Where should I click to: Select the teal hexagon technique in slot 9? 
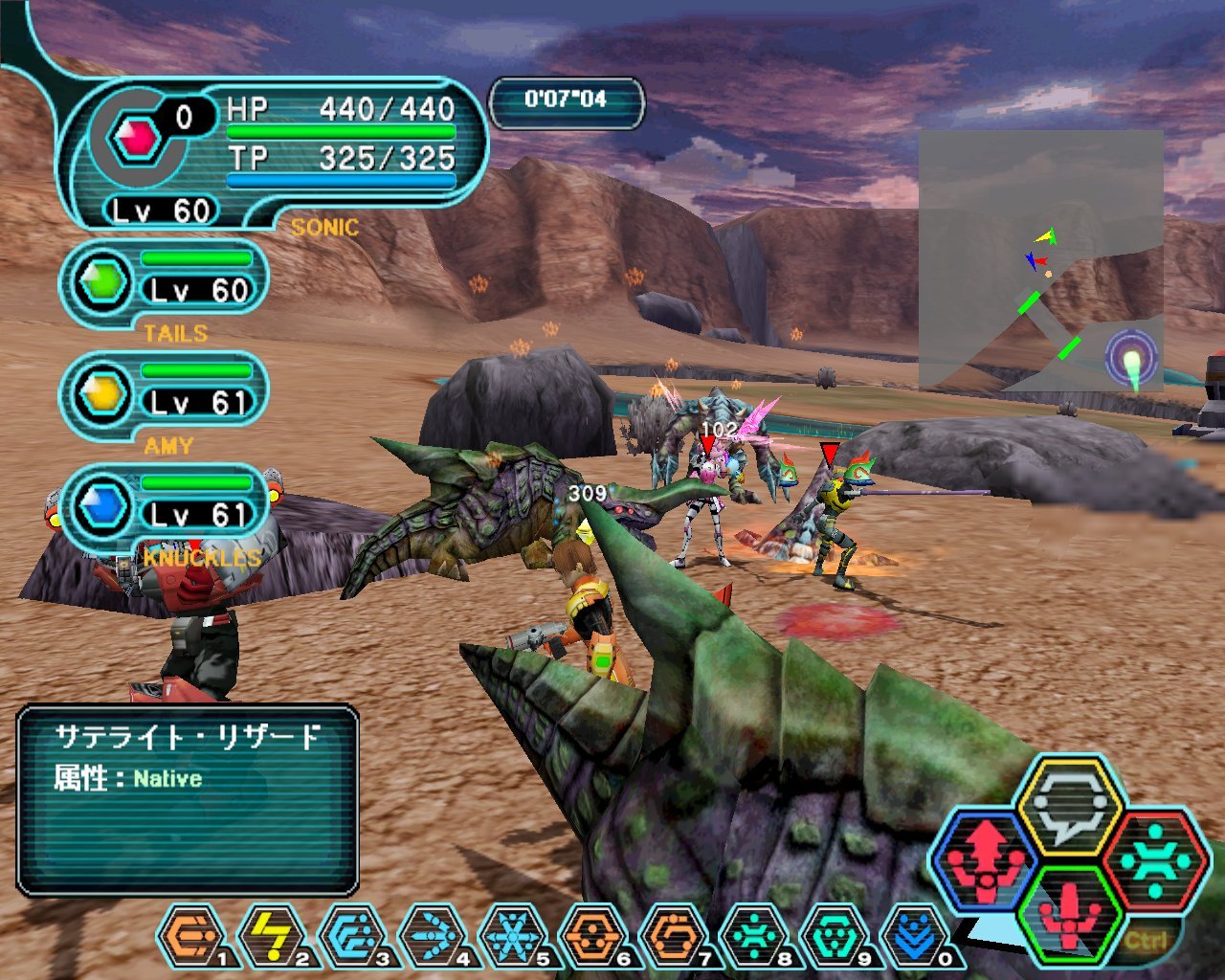tap(835, 935)
